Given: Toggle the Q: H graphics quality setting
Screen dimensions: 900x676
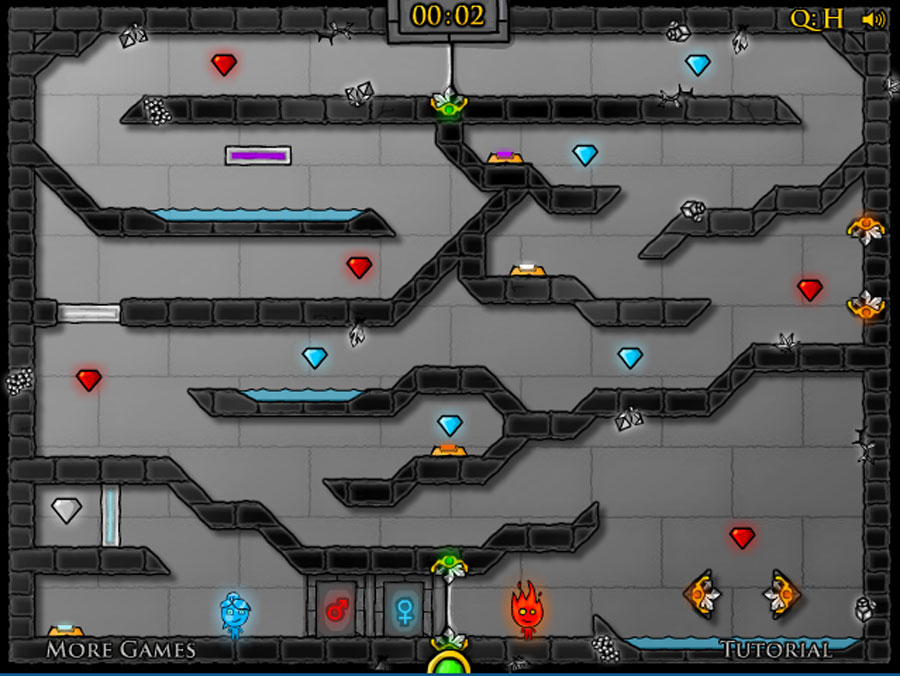Looking at the screenshot, I should (817, 19).
